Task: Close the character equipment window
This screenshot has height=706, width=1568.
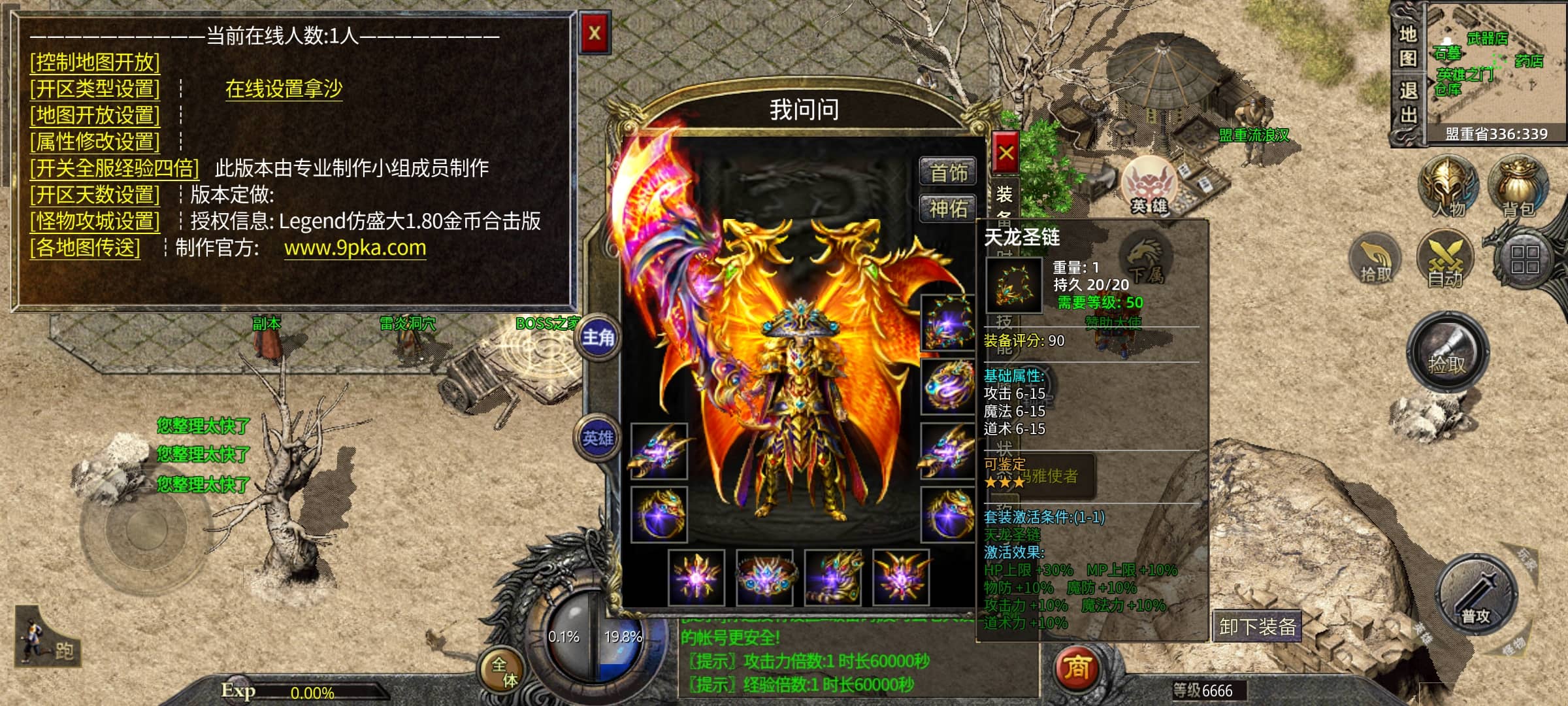Action: tap(1005, 154)
